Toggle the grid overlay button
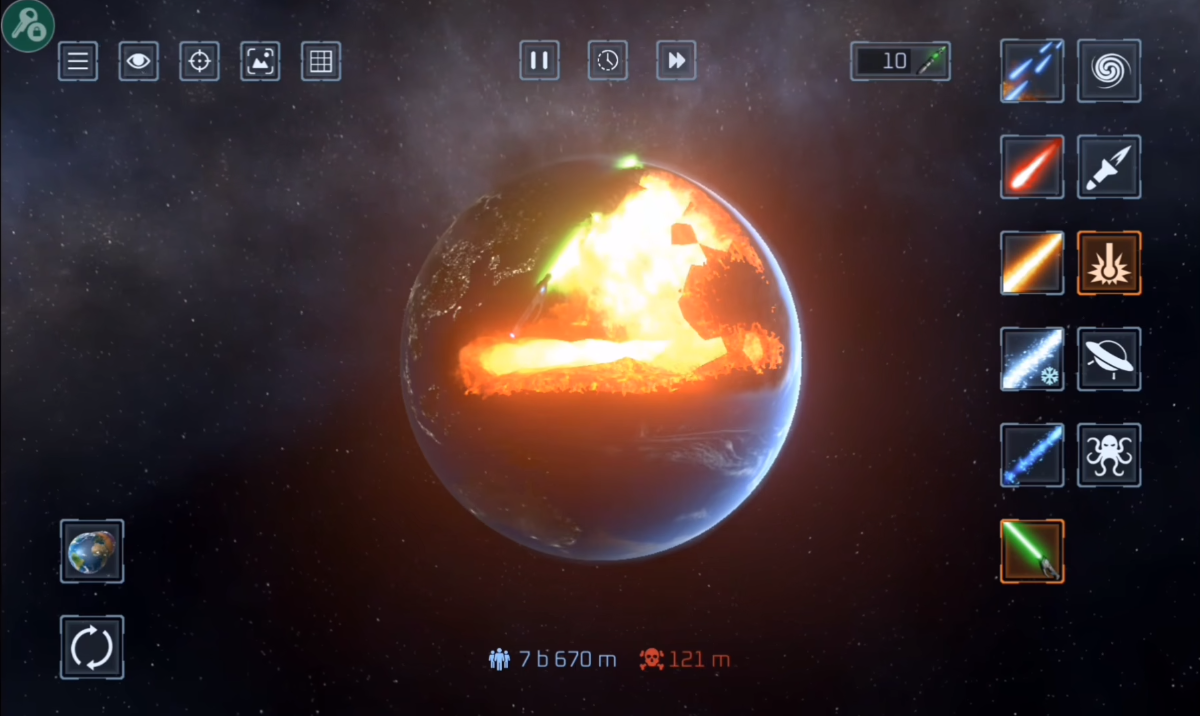The image size is (1200, 716). pyautogui.click(x=321, y=62)
